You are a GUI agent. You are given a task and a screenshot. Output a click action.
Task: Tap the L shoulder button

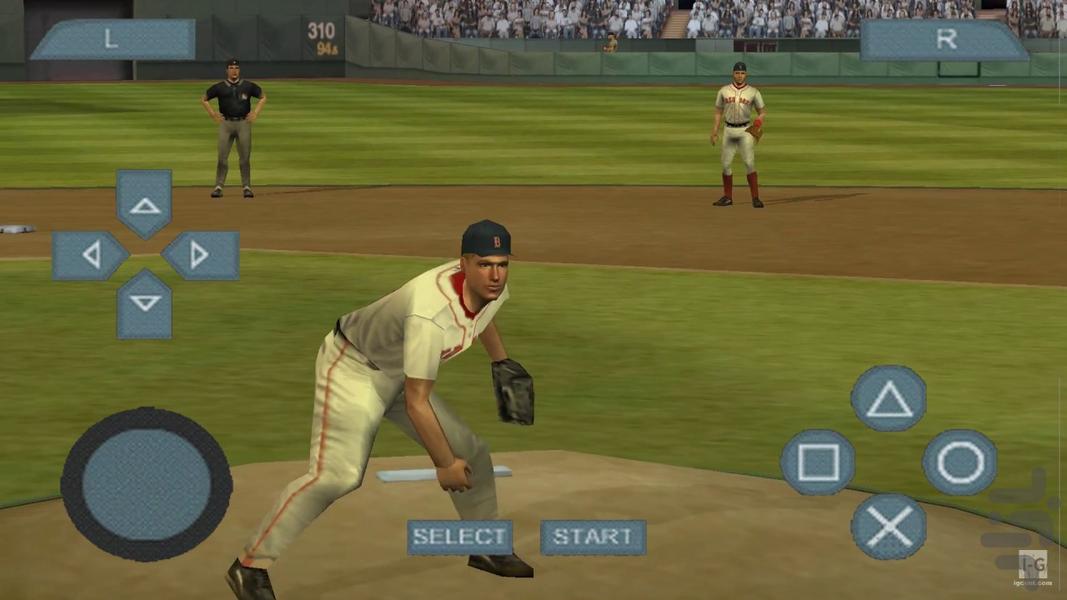click(112, 40)
